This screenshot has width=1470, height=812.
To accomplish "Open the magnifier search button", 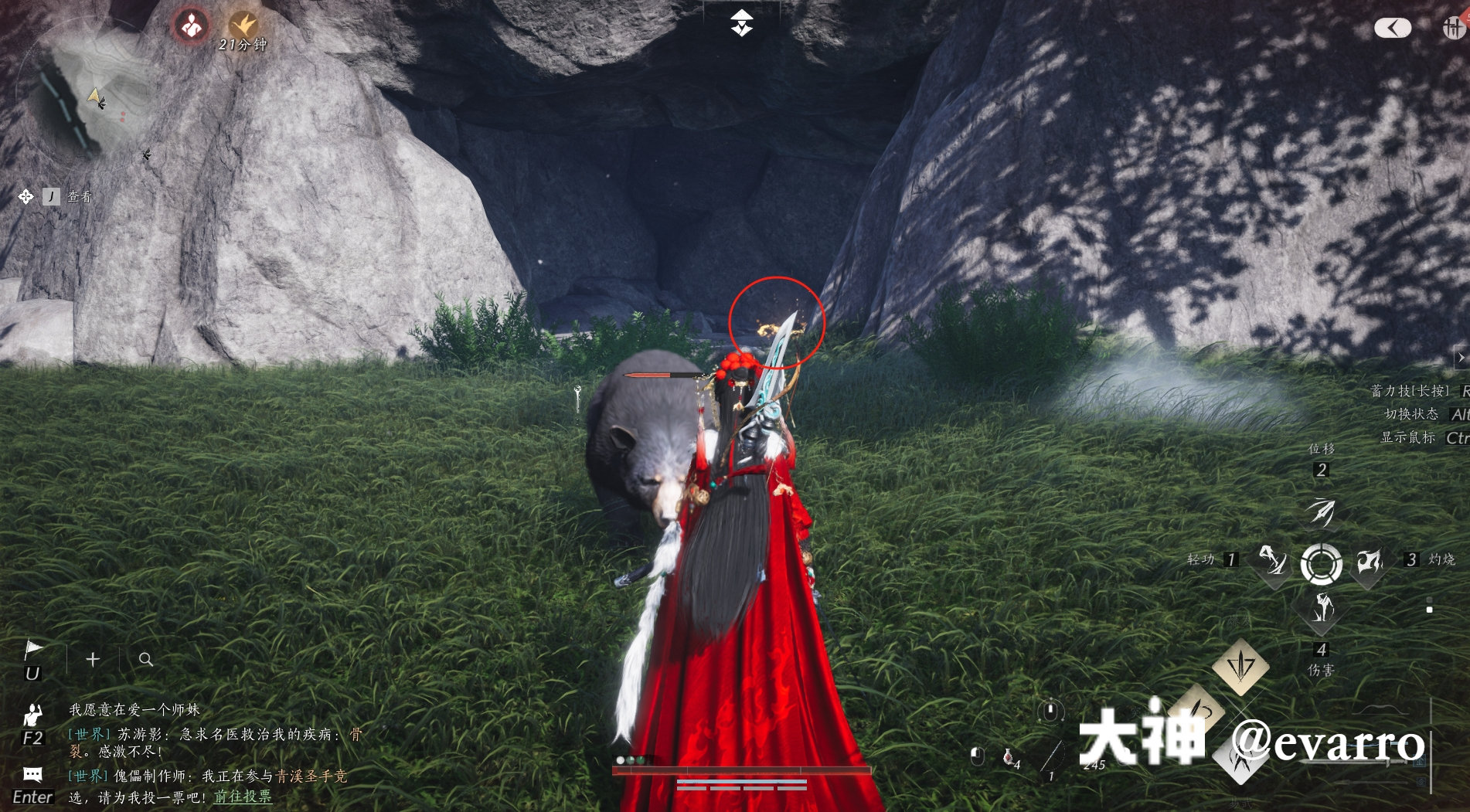I will 145,659.
